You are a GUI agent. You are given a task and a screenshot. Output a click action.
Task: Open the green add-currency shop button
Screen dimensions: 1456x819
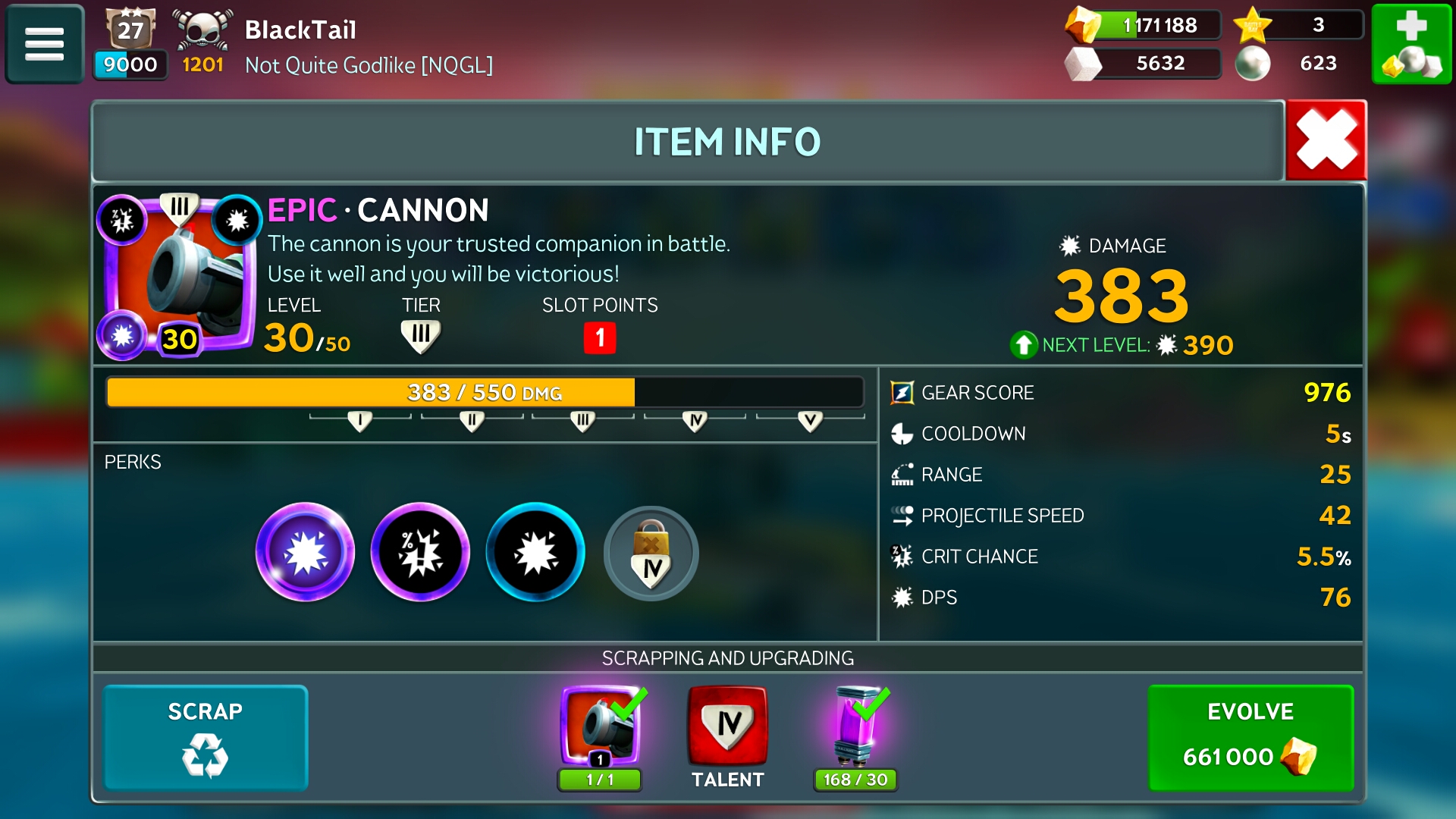pos(1411,44)
